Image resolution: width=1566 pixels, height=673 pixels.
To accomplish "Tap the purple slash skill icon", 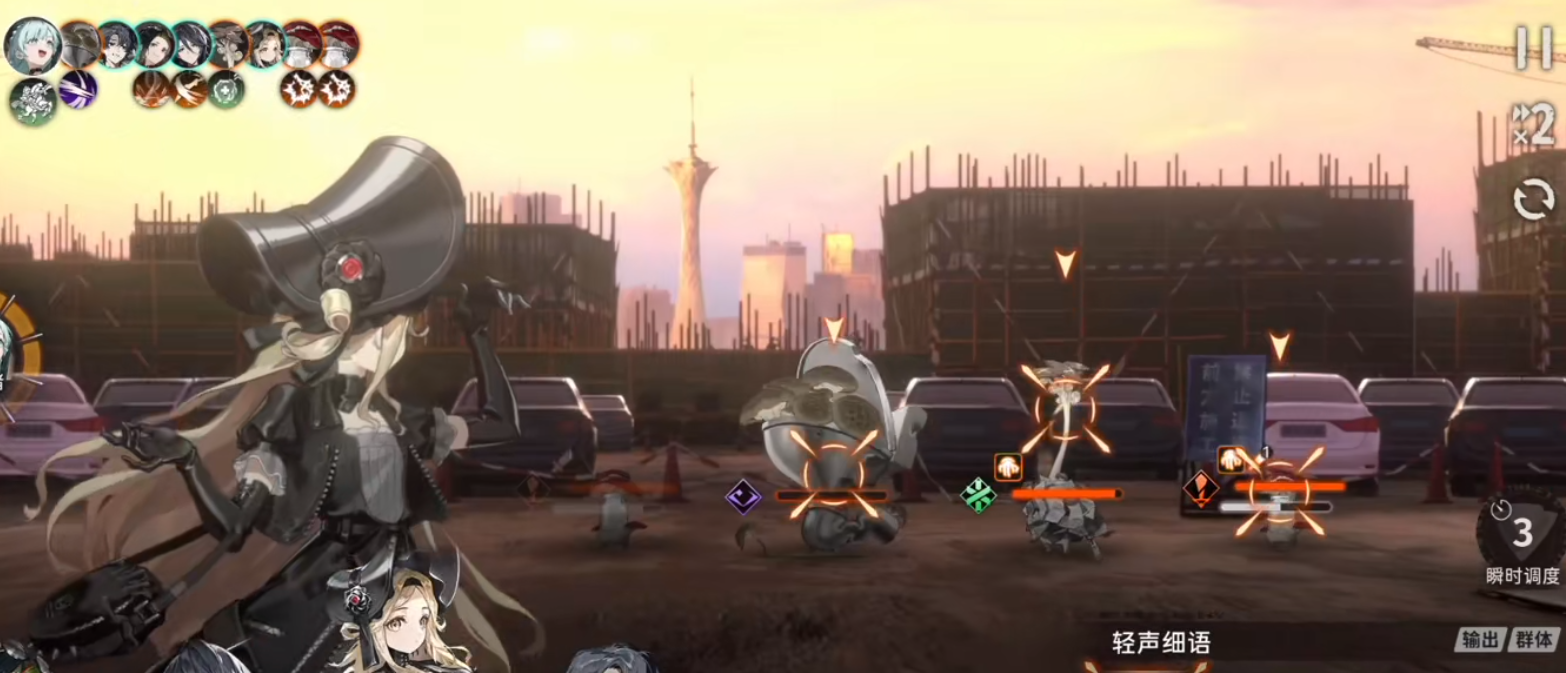I will click(78, 90).
